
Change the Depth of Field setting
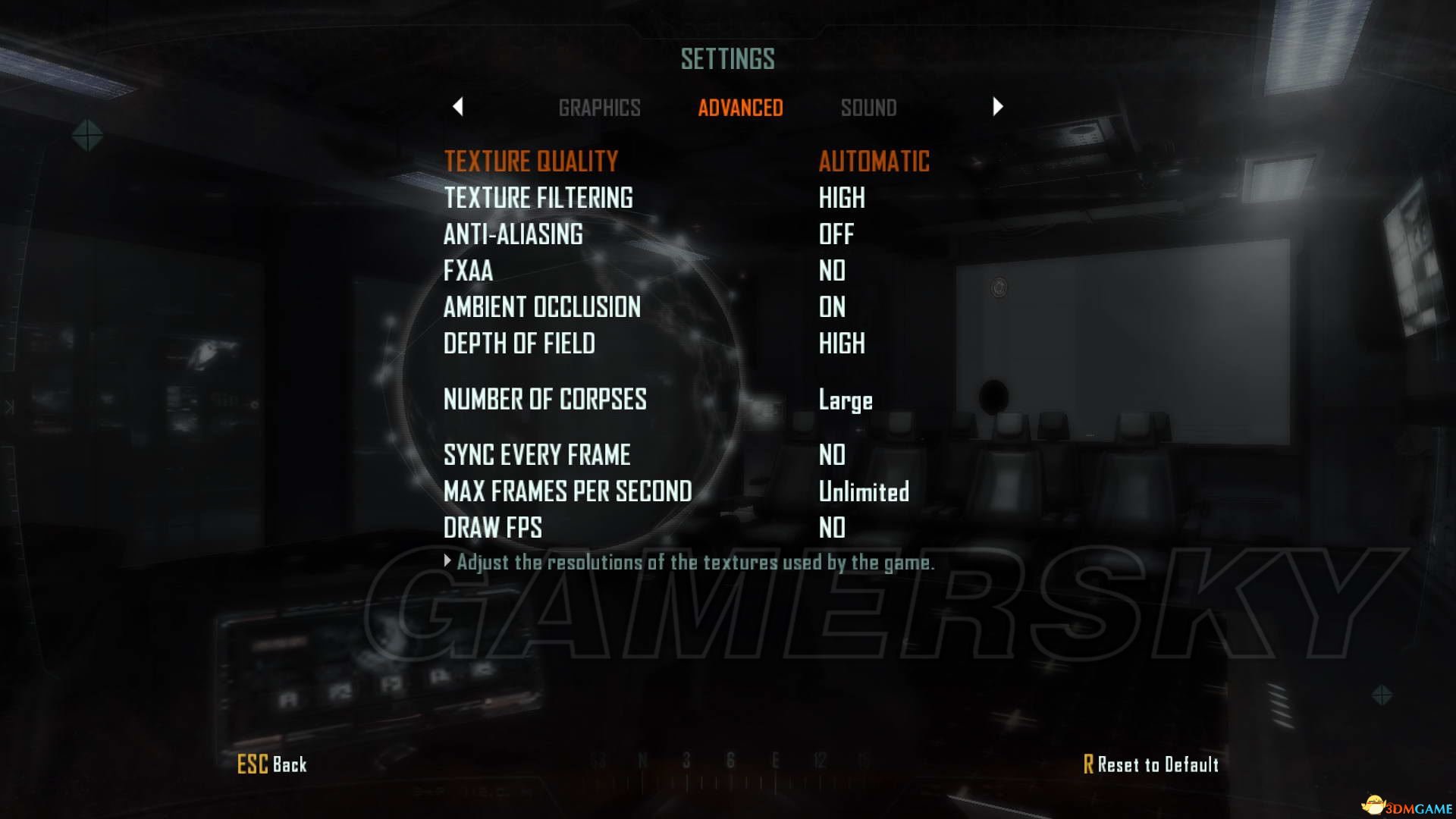click(x=519, y=344)
